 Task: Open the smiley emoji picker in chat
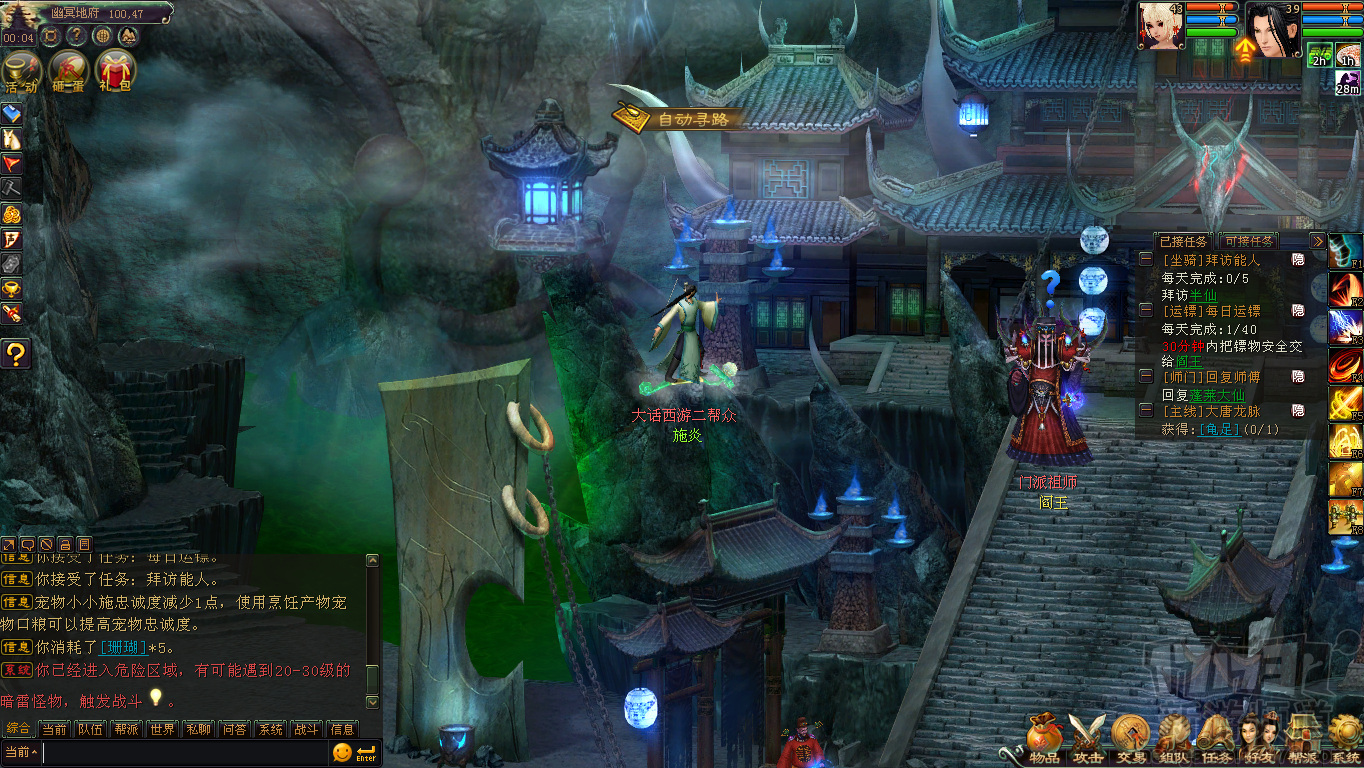[342, 752]
